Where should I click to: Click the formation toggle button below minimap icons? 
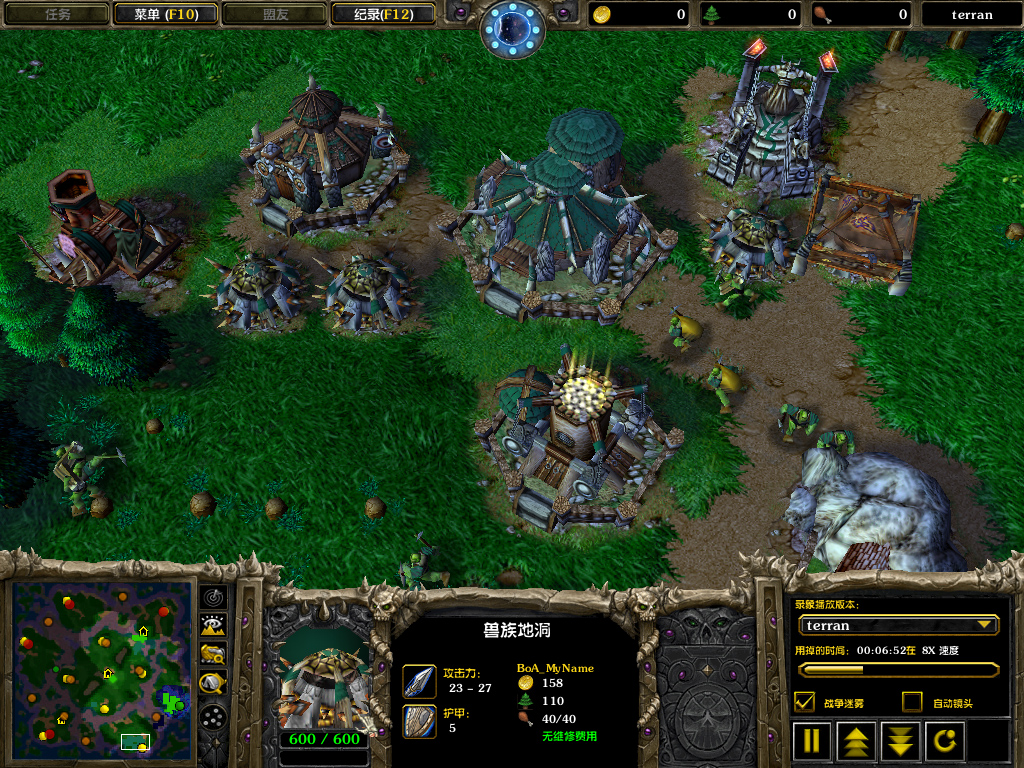[213, 716]
